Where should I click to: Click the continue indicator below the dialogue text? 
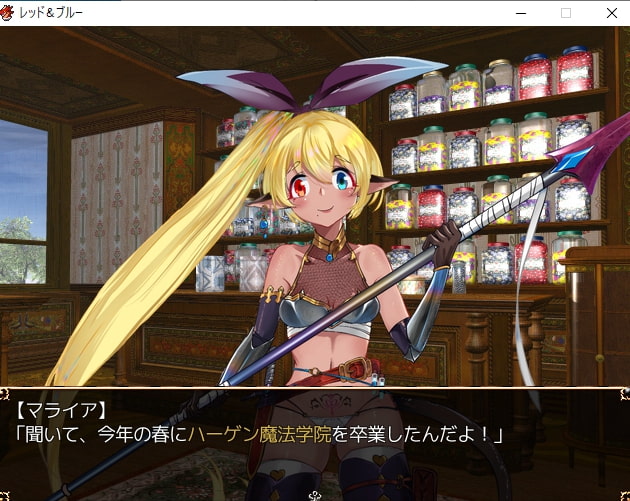point(315,494)
